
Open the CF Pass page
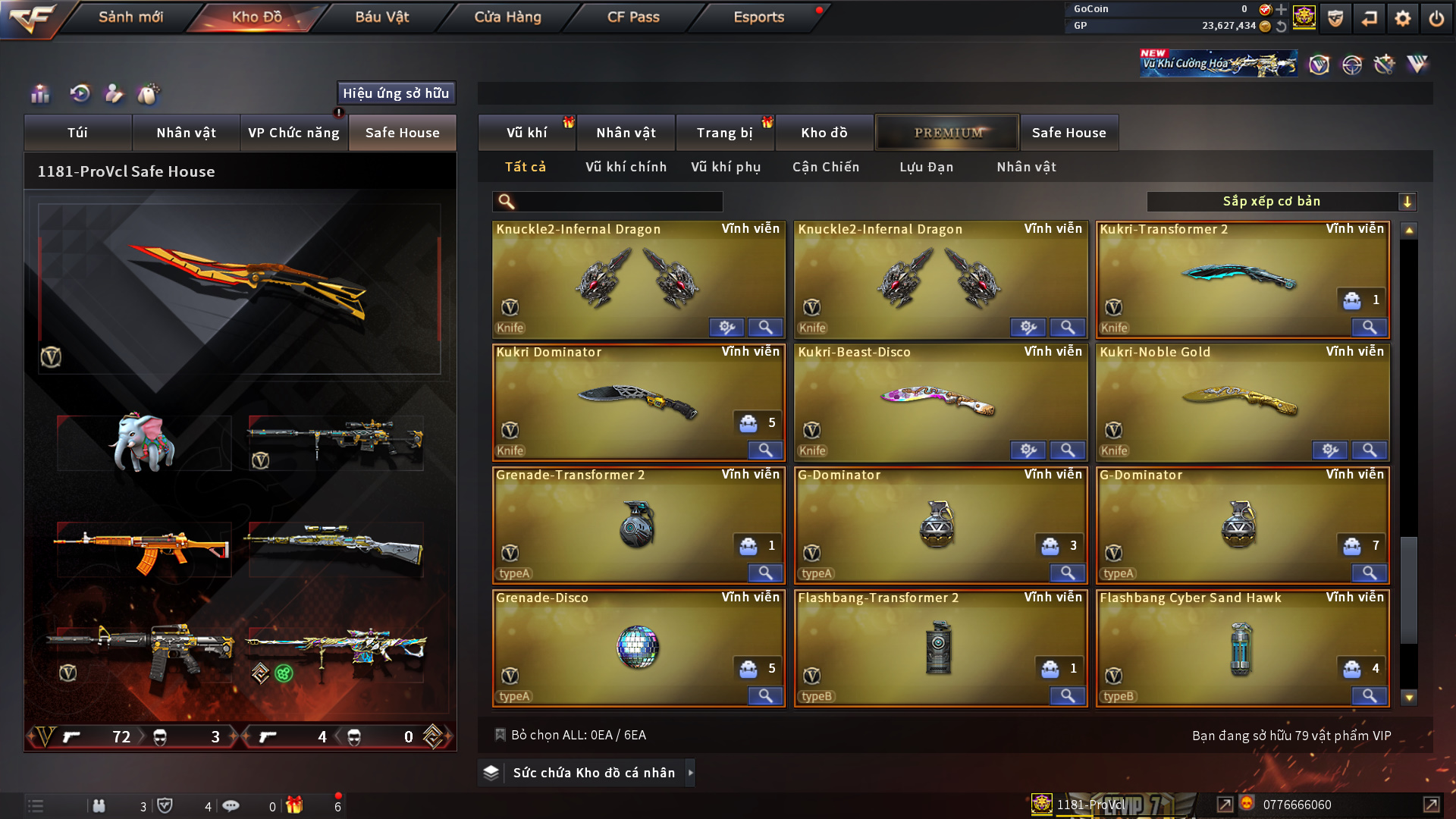pos(633,17)
